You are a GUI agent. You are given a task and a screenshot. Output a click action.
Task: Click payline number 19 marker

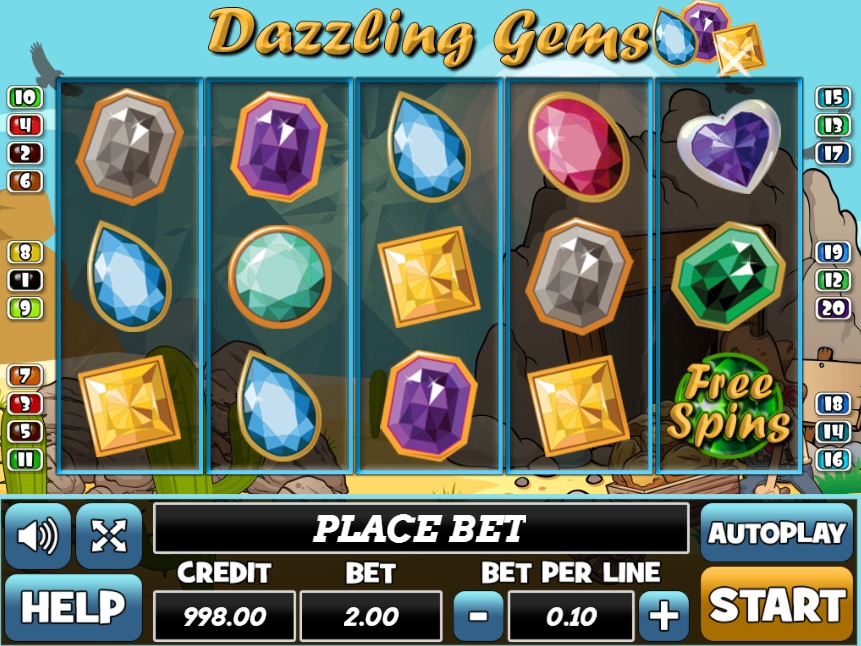[832, 252]
